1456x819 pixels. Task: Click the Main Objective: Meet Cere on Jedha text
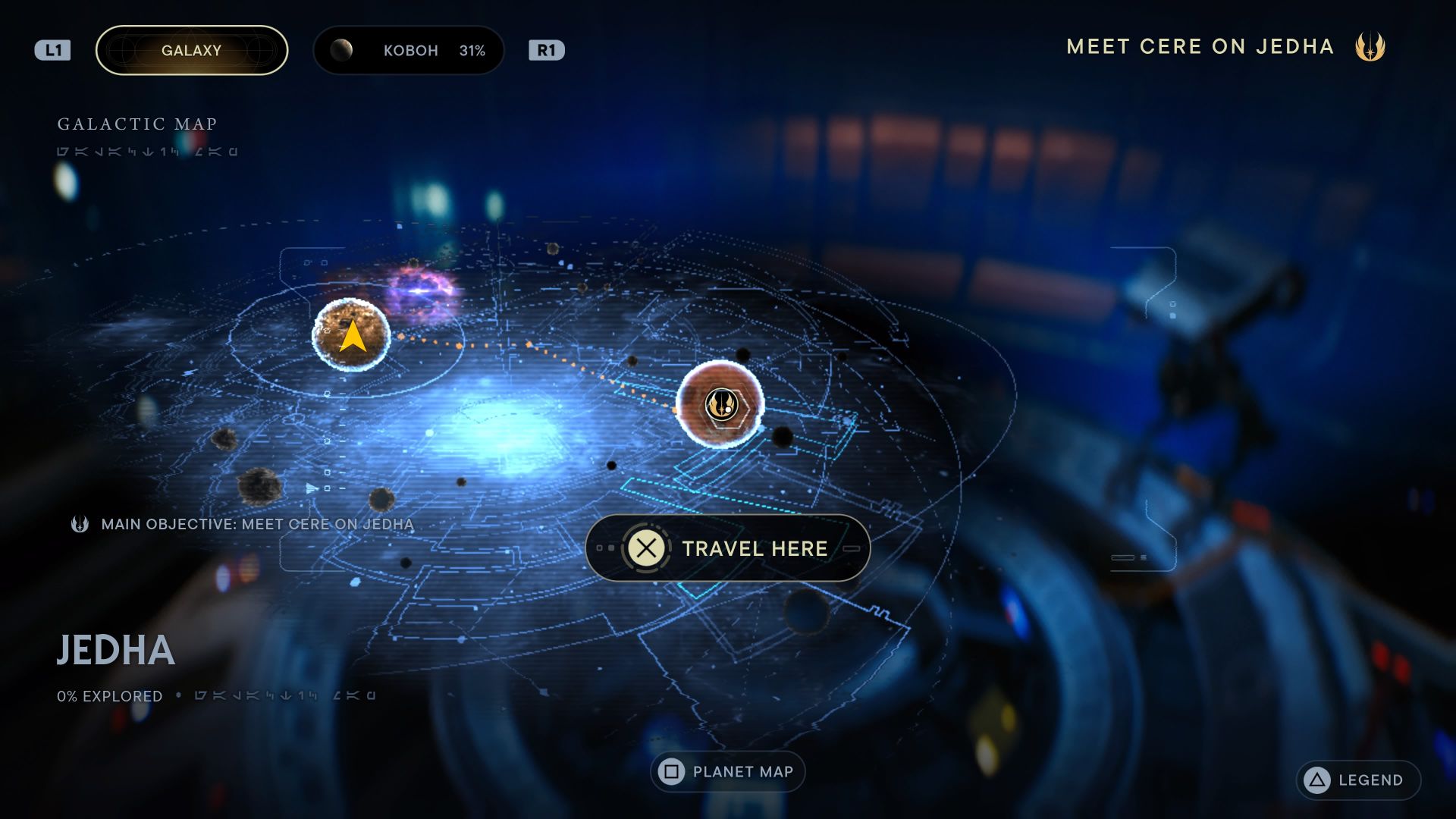click(x=256, y=523)
